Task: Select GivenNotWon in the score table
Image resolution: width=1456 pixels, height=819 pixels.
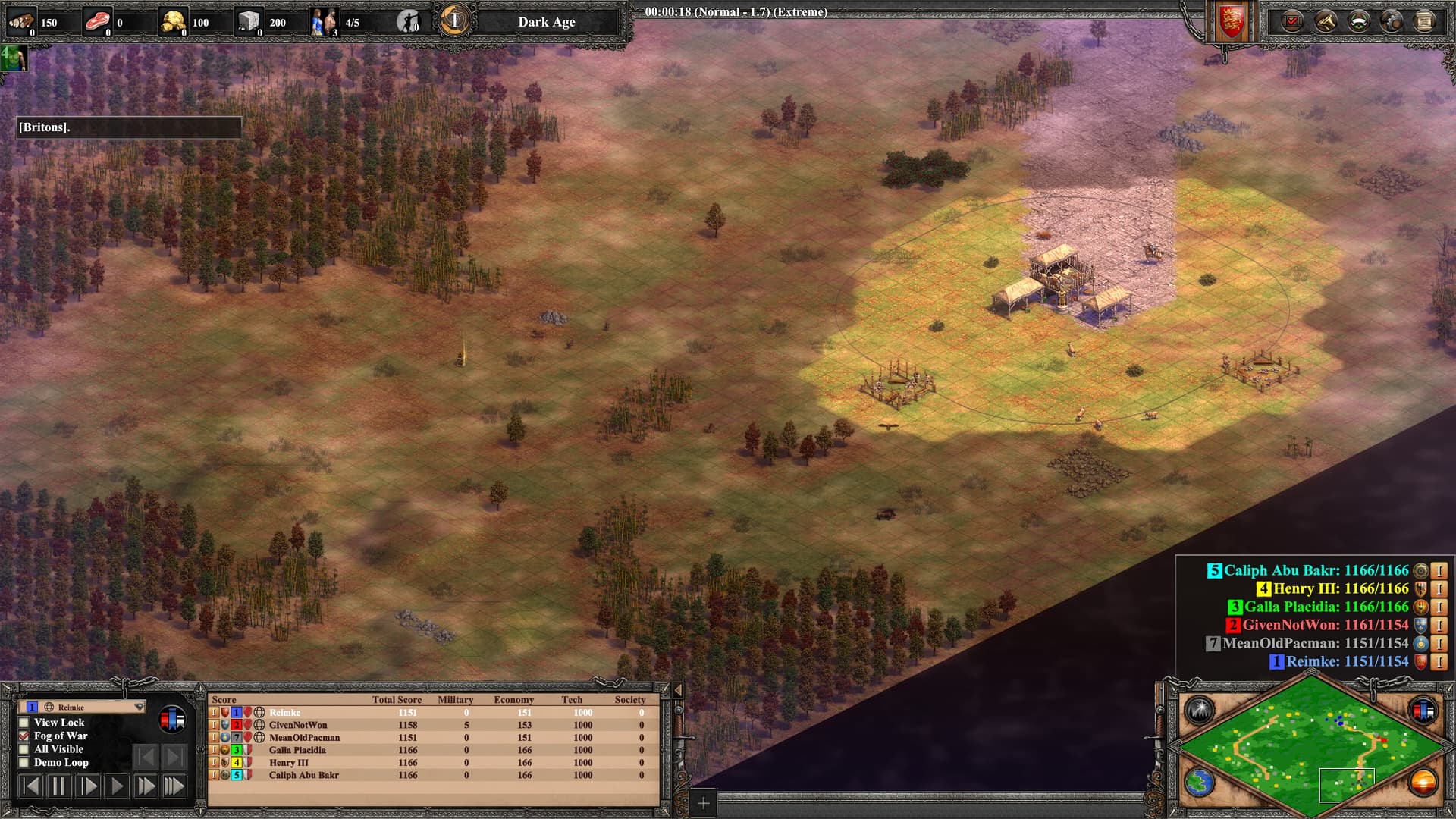Action: (298, 725)
